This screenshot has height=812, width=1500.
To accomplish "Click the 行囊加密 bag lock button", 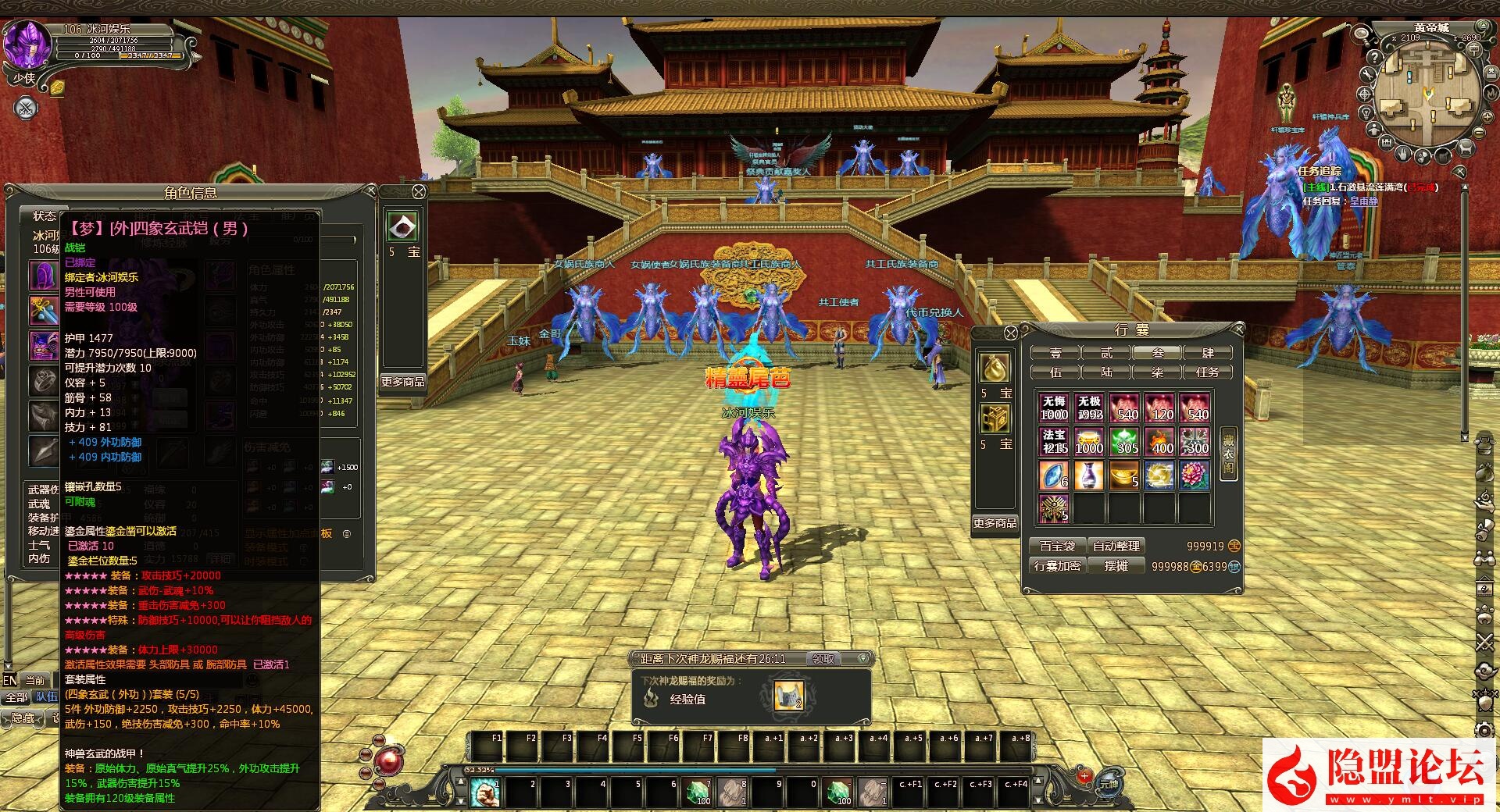I will tap(1057, 566).
